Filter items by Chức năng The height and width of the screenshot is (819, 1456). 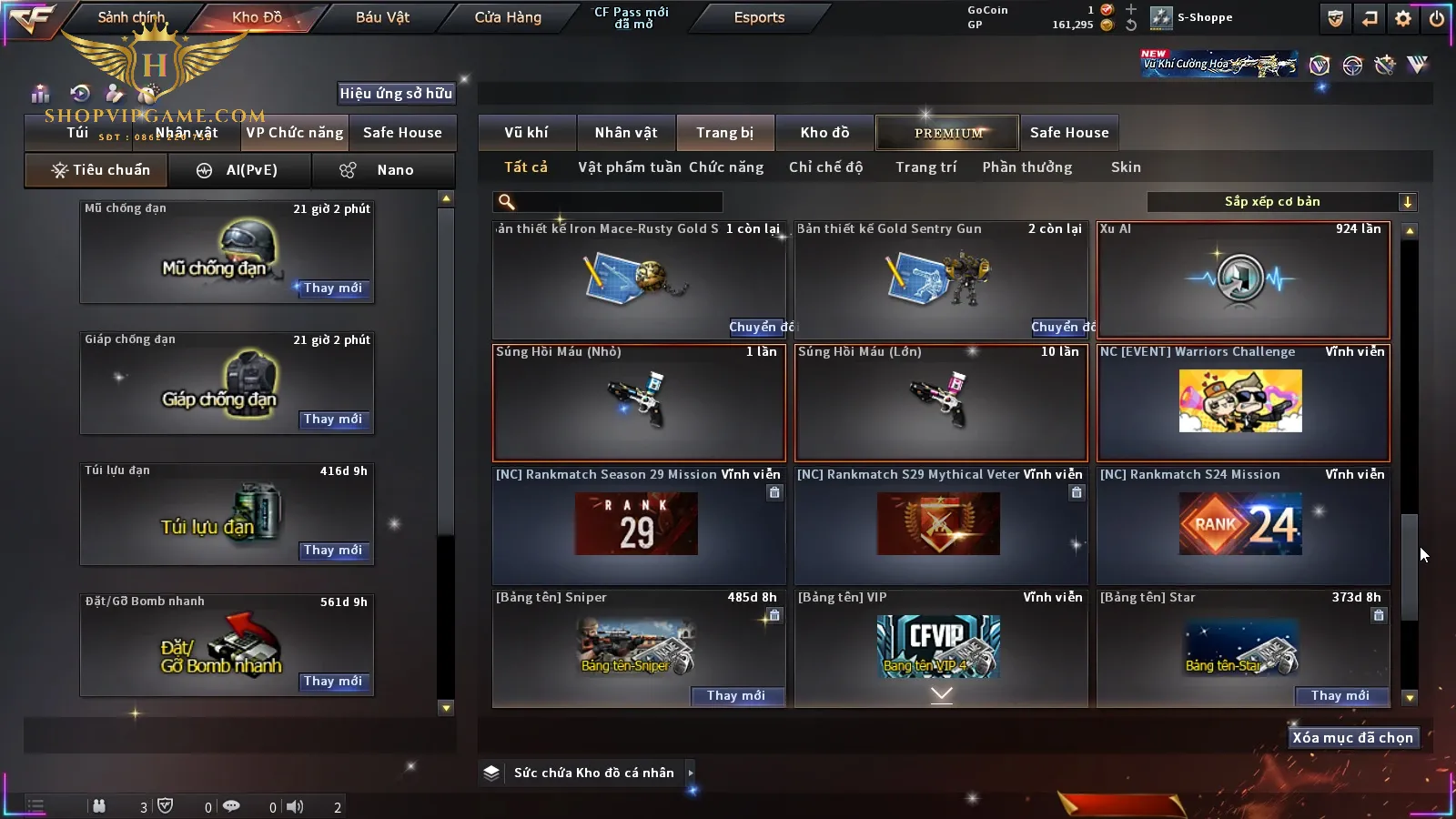point(726,167)
